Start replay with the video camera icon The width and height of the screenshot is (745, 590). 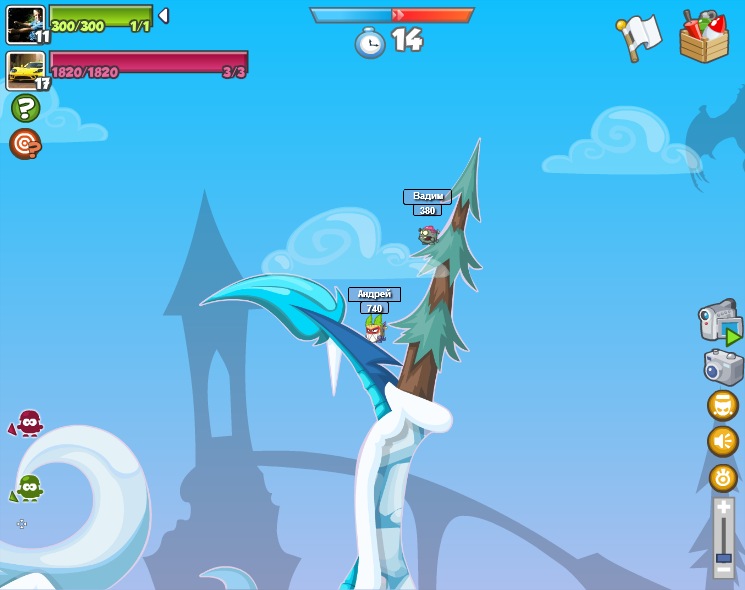(720, 323)
